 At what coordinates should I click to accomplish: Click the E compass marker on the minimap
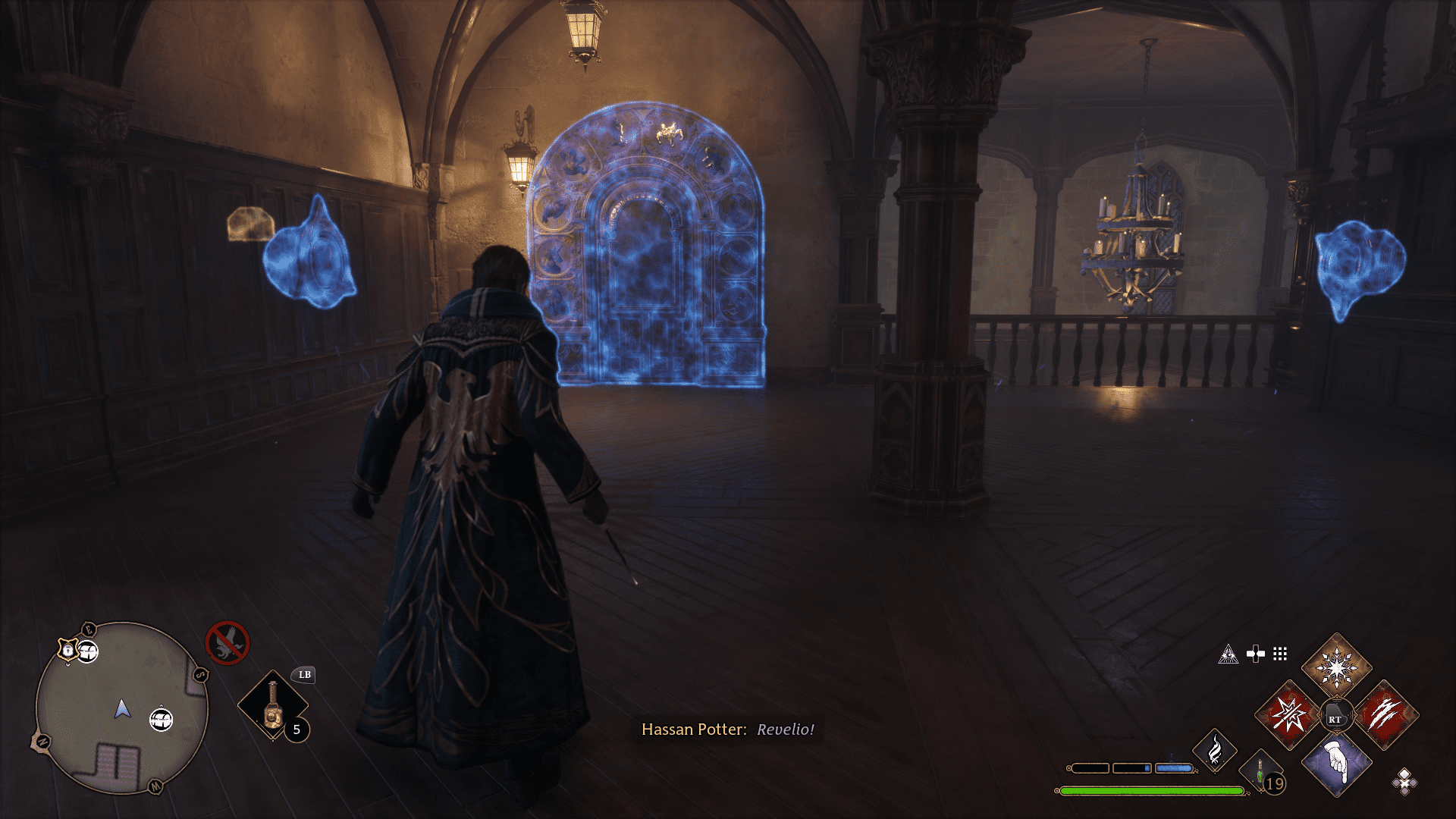pos(89,629)
